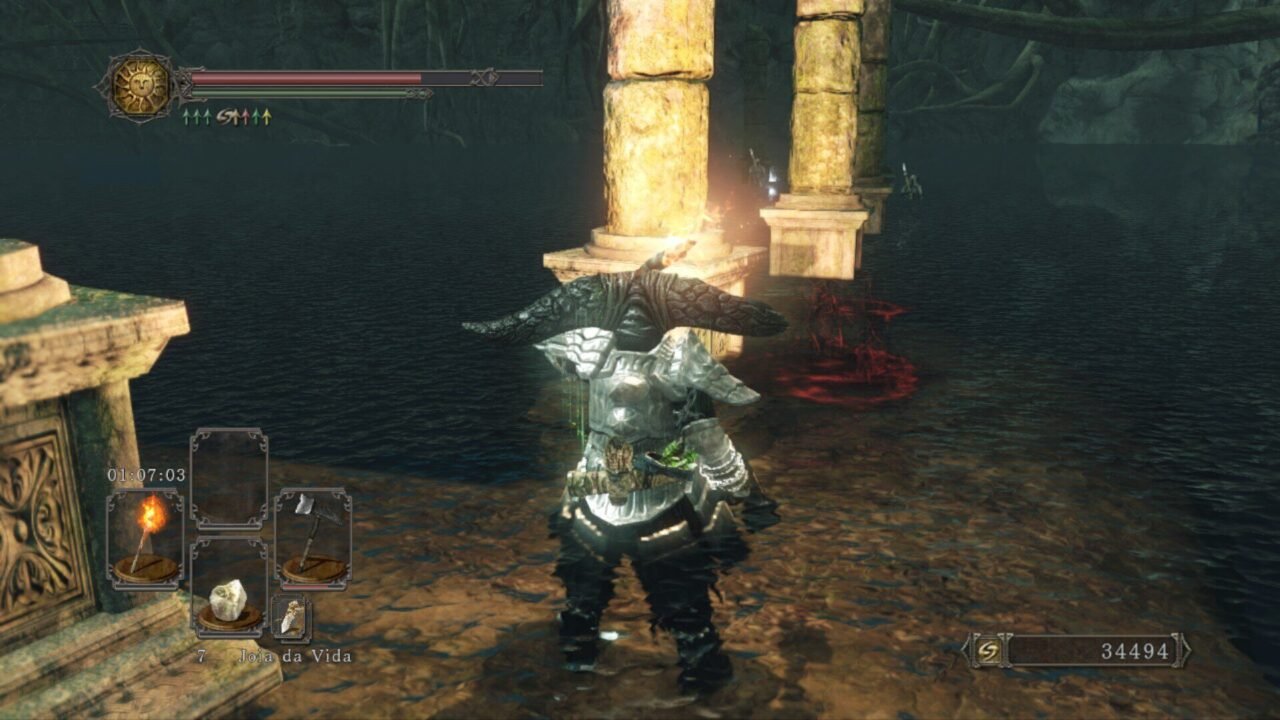
Task: Select the small next-item slot beside Joia da Vida
Action: pyautogui.click(x=291, y=618)
